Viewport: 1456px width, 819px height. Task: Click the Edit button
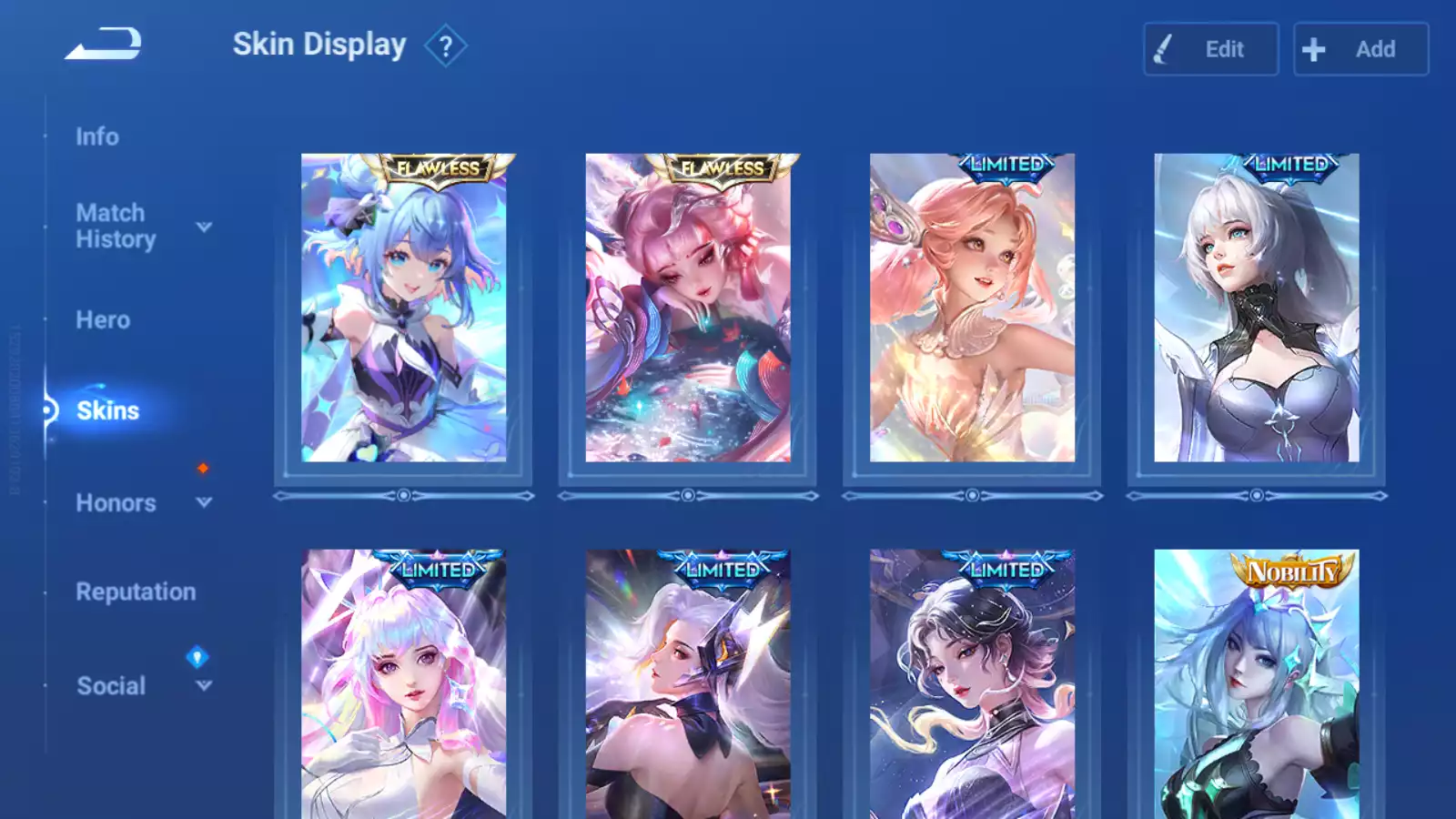point(1210,49)
